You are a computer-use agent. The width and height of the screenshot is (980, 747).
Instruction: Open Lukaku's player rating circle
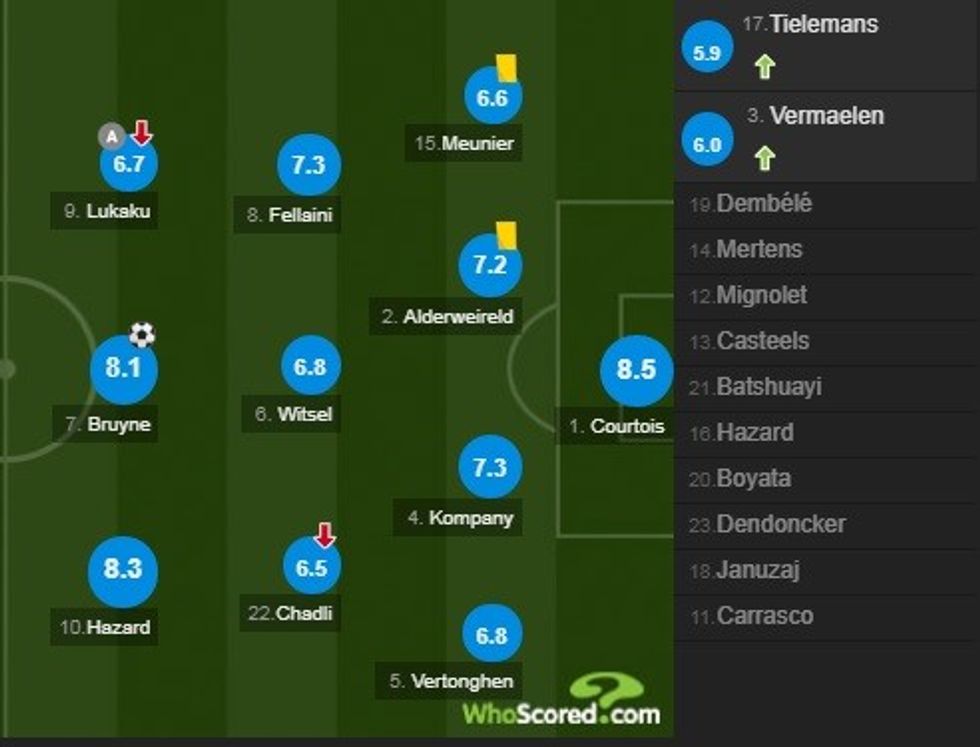point(129,165)
